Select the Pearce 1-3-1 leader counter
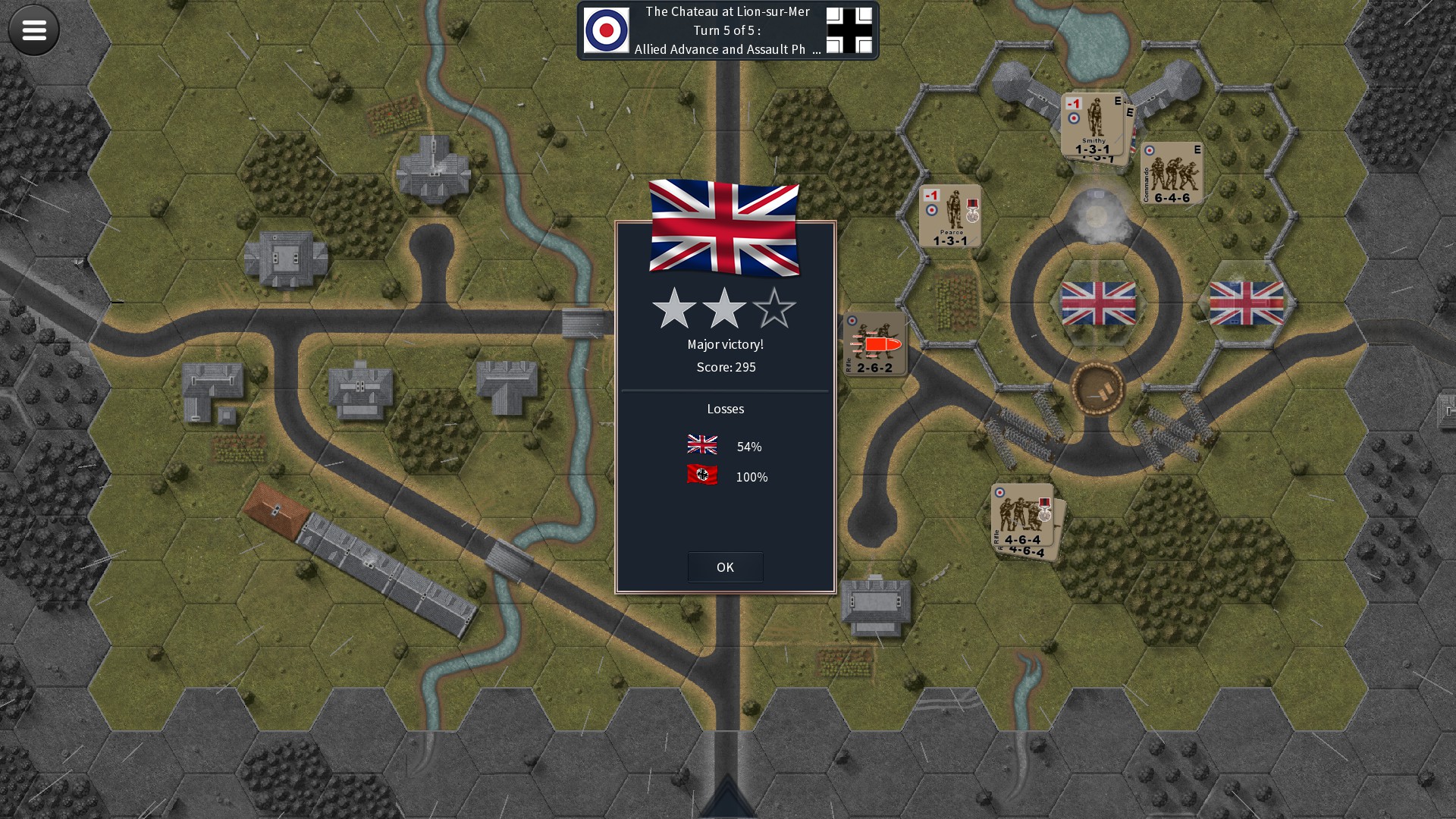Image resolution: width=1456 pixels, height=819 pixels. (949, 216)
